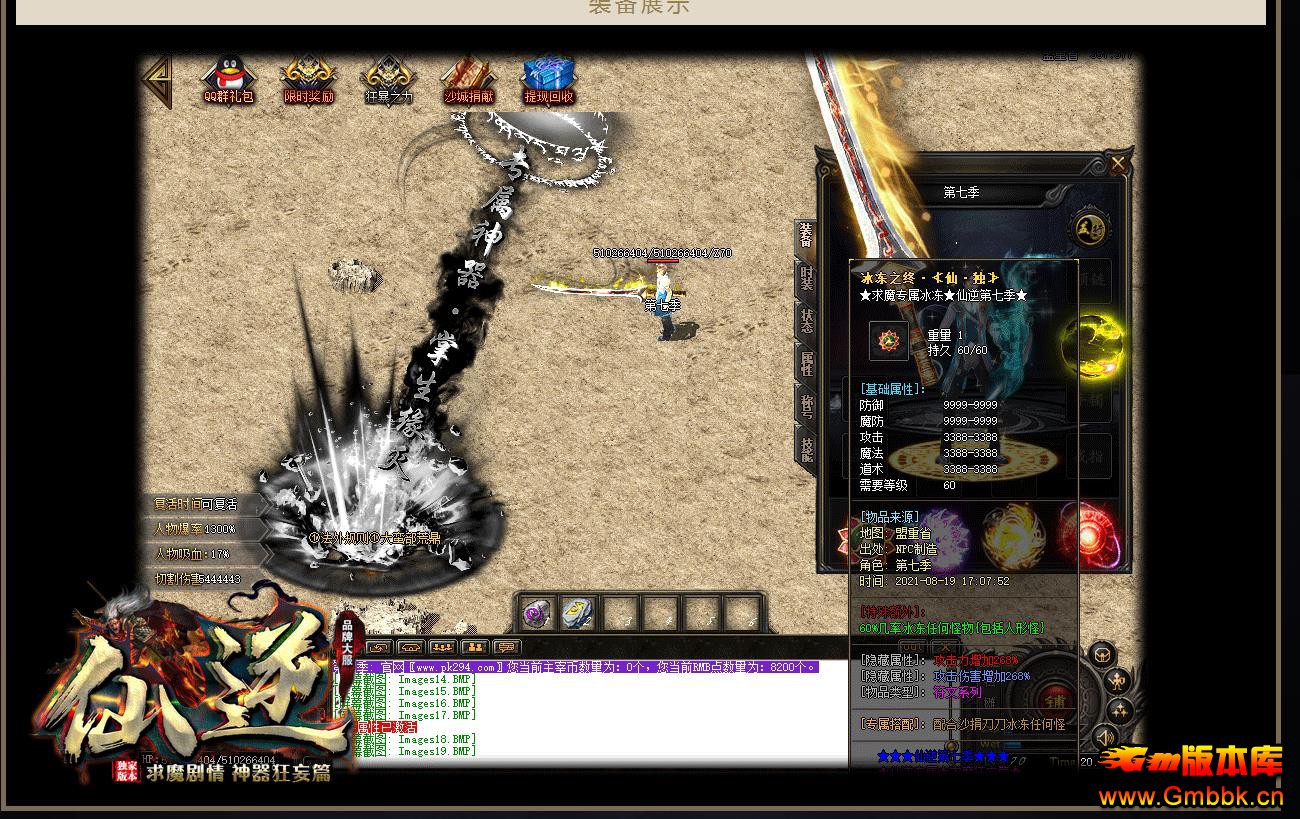Open the bag with the cube button
1300x819 pixels.
click(x=1101, y=656)
